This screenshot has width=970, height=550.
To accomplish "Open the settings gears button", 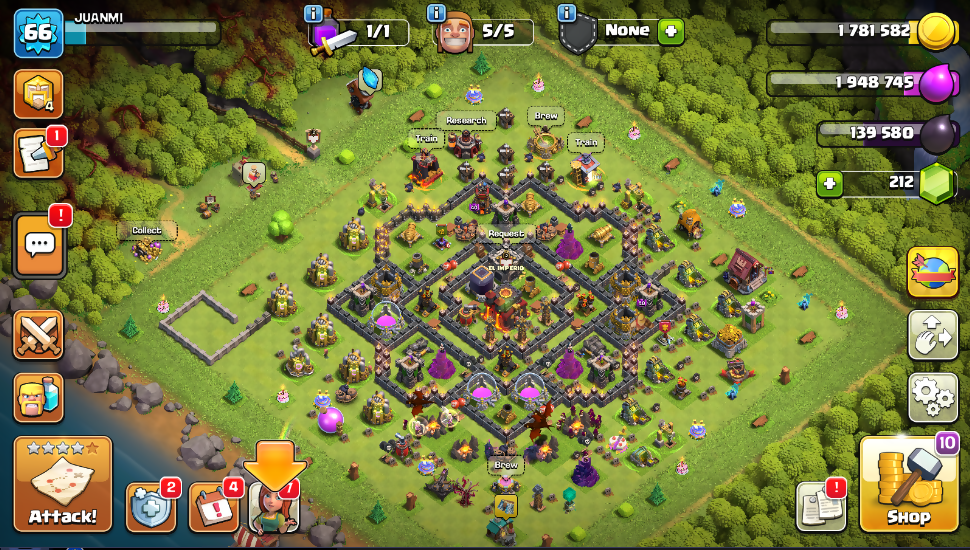I will pos(932,397).
